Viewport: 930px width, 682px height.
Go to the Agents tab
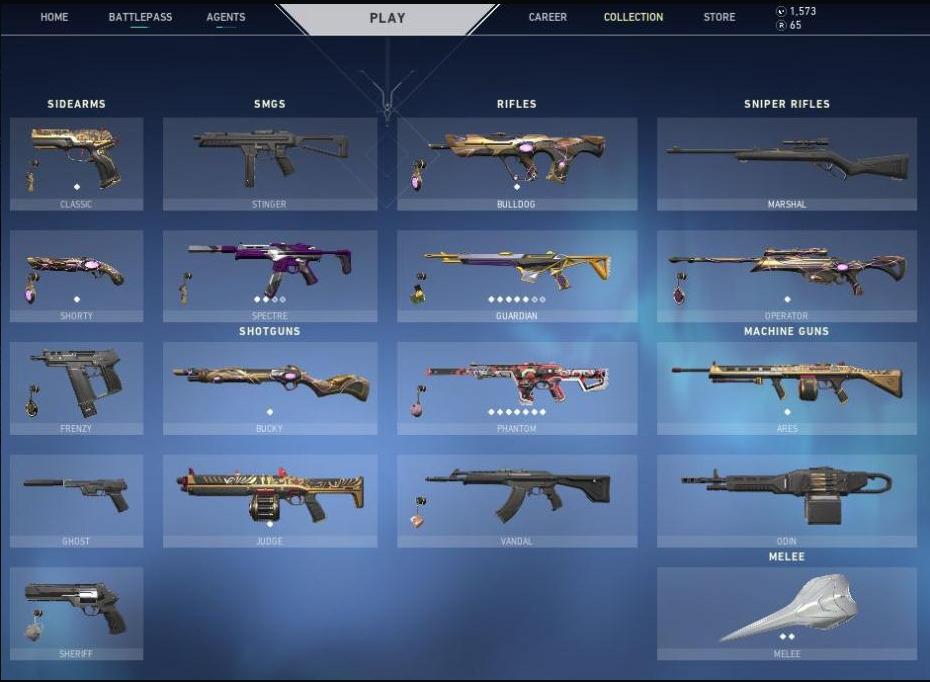(x=225, y=17)
